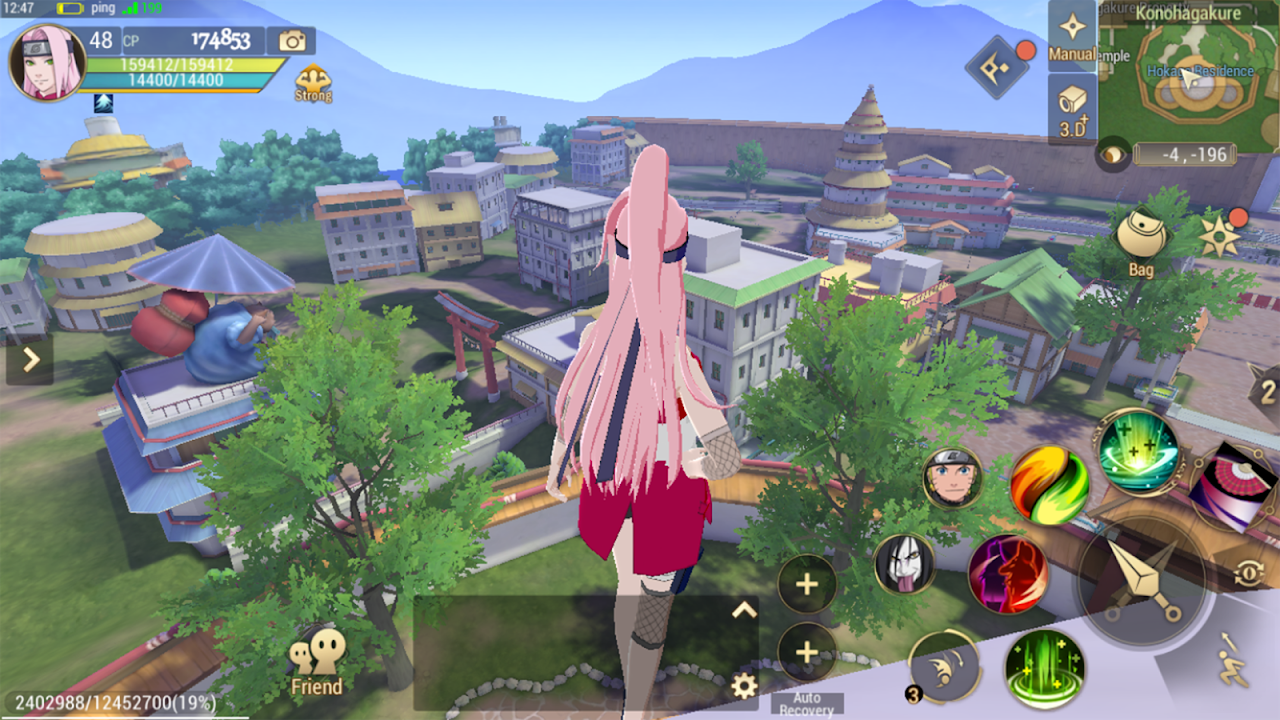Expand the left side panel arrow
The image size is (1280, 720).
pos(29,359)
